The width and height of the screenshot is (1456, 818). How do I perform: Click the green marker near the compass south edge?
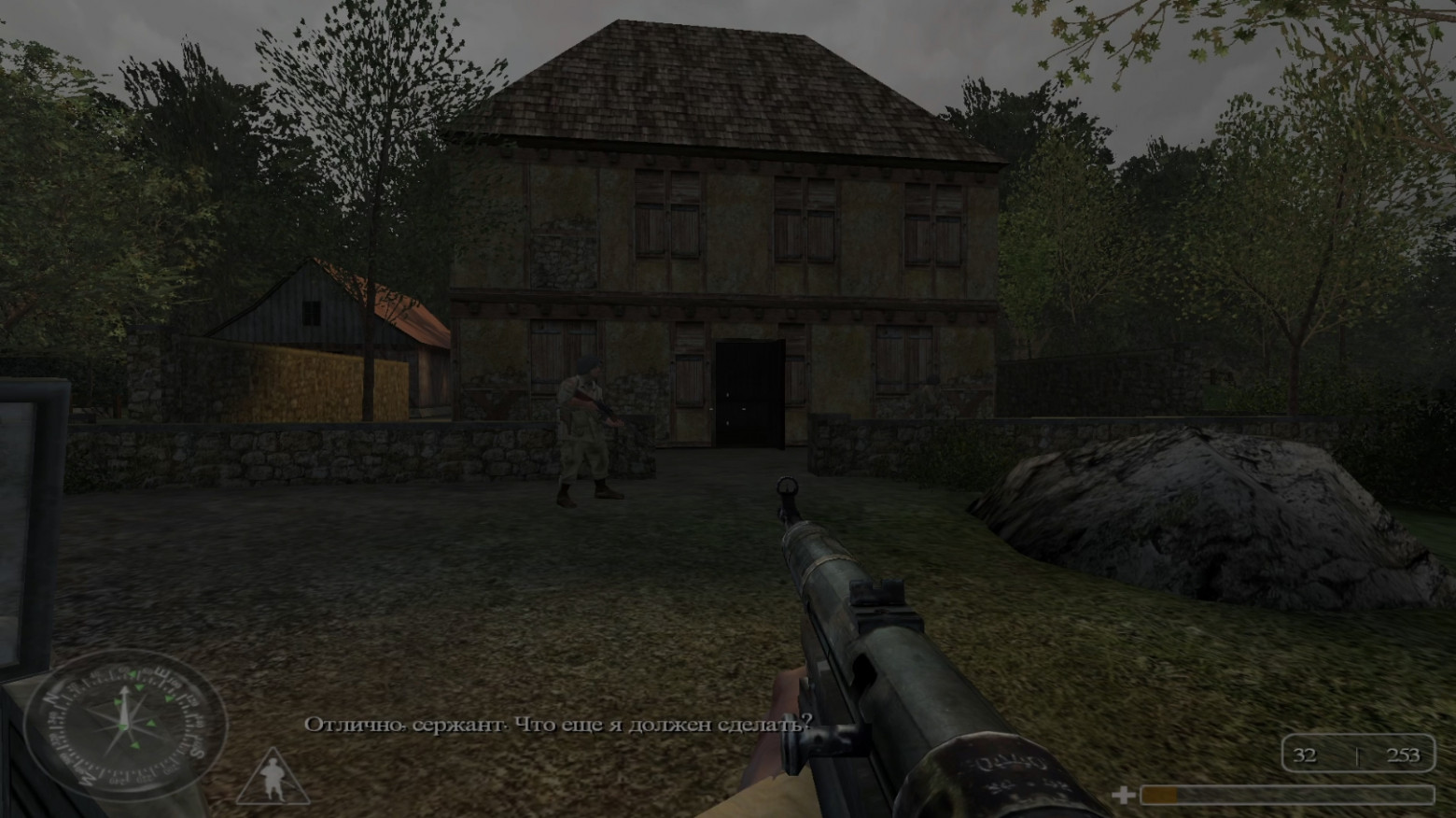134,745
